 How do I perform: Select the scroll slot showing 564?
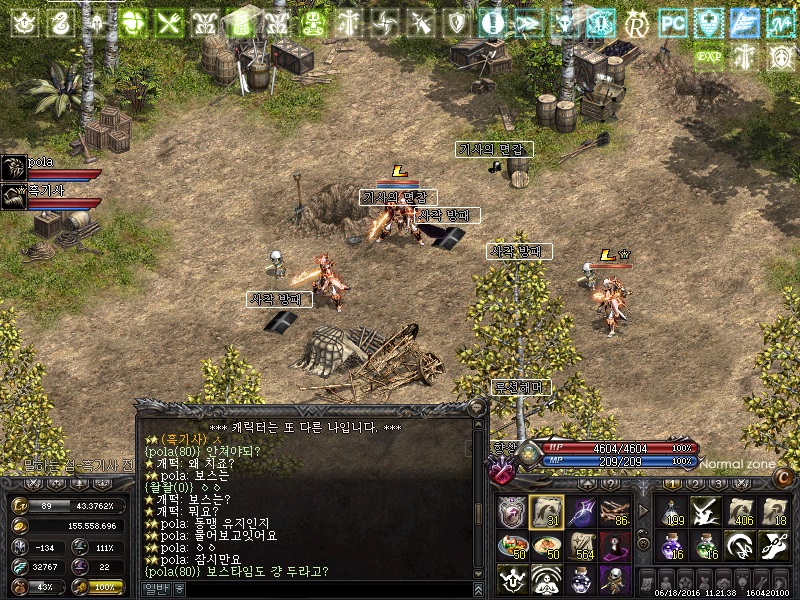click(581, 546)
